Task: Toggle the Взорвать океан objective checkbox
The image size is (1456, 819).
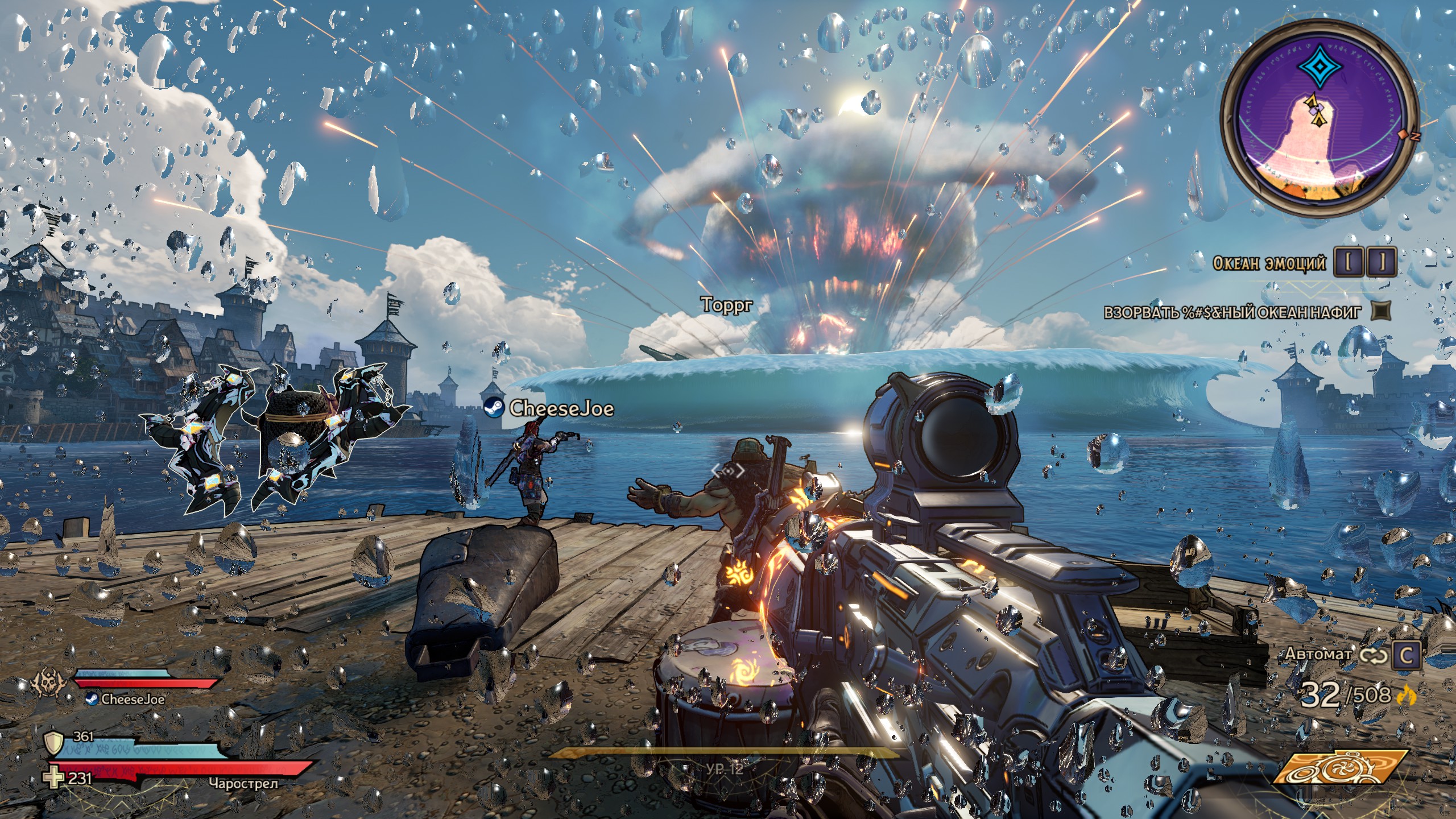Action: [x=1381, y=311]
